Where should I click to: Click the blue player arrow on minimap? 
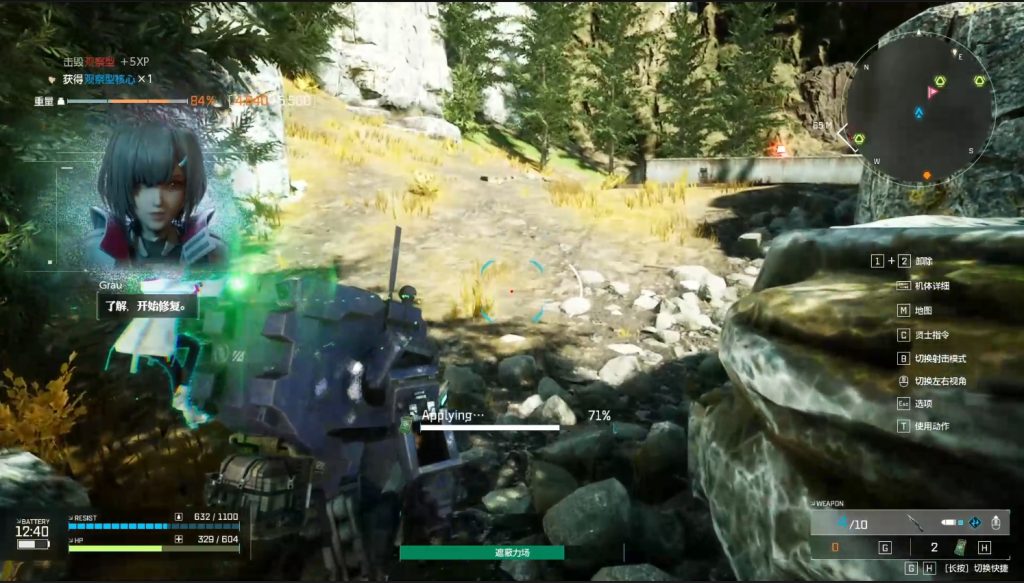[919, 113]
